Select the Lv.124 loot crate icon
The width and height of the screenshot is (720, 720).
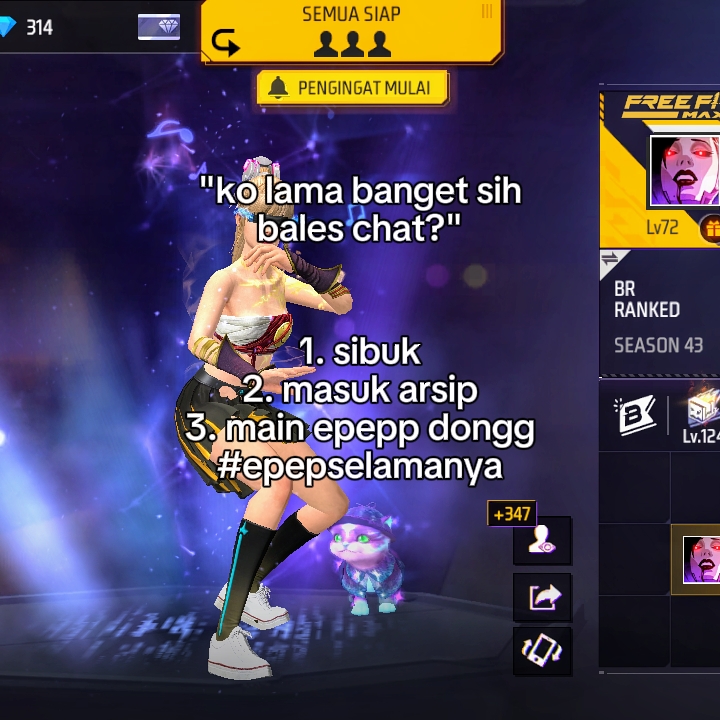click(702, 414)
